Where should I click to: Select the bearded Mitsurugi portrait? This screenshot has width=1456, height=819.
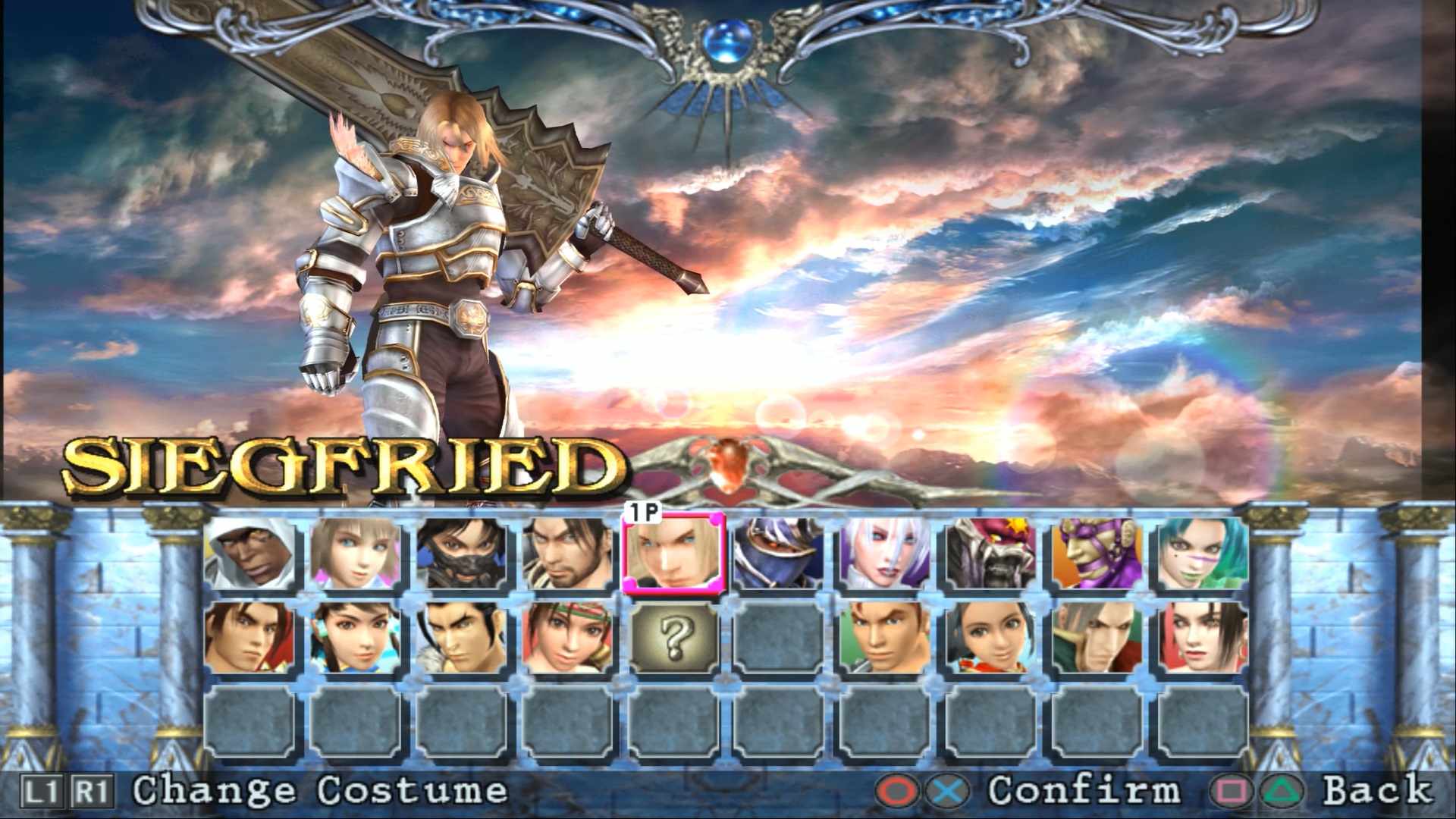pos(567,554)
